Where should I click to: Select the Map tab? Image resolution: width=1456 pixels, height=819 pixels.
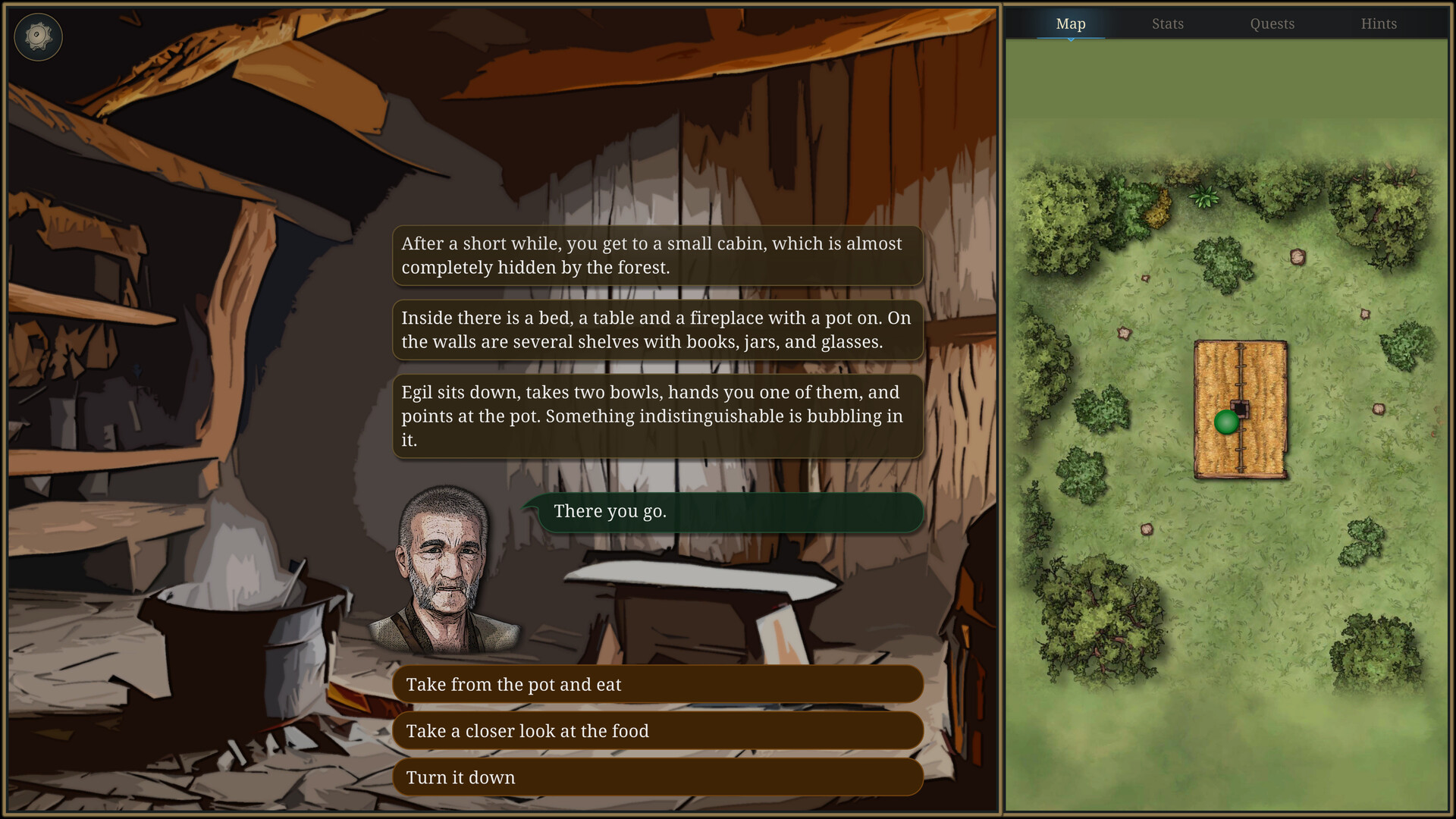point(1071,24)
